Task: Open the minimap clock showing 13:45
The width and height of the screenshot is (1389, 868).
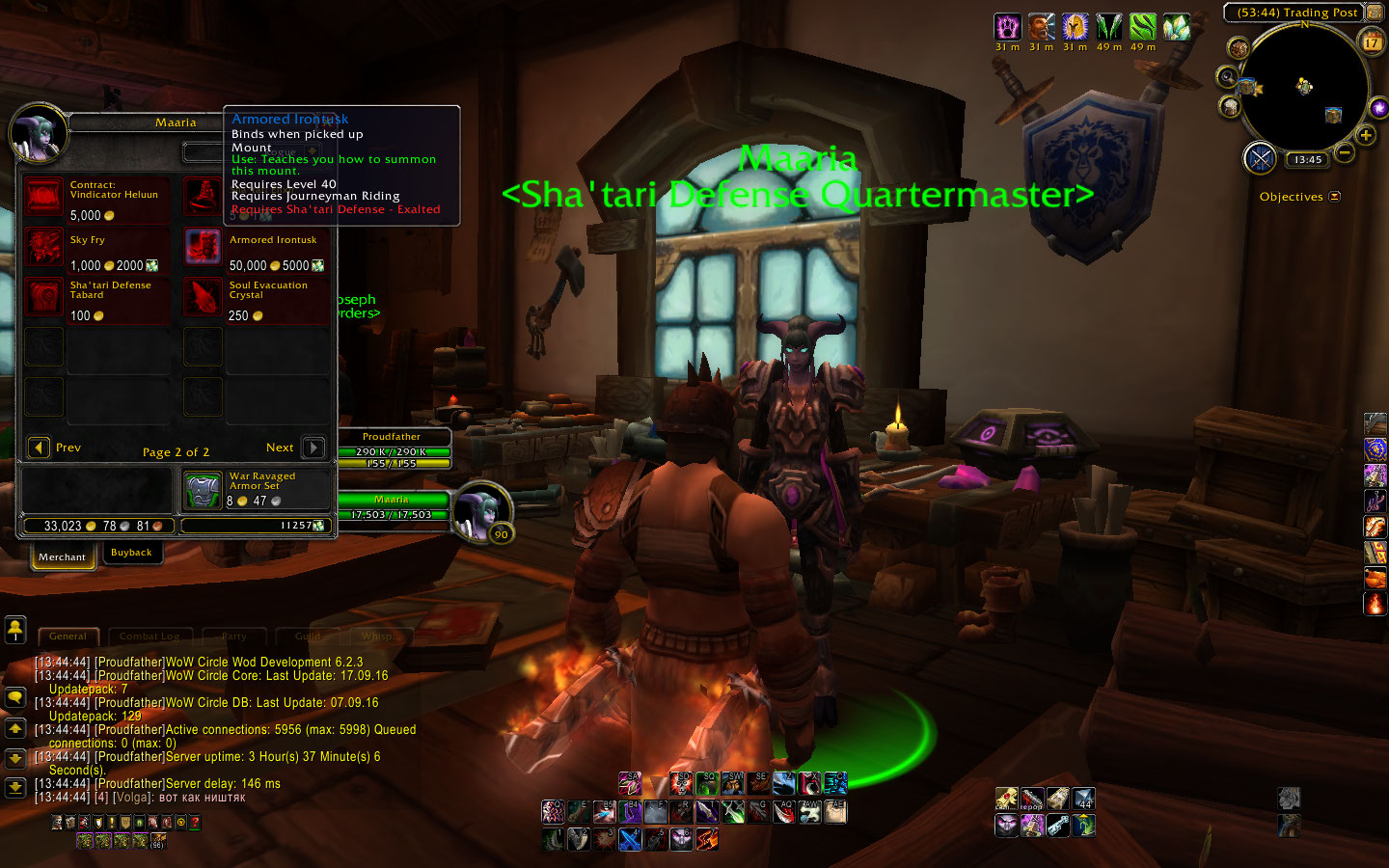Action: coord(1308,160)
